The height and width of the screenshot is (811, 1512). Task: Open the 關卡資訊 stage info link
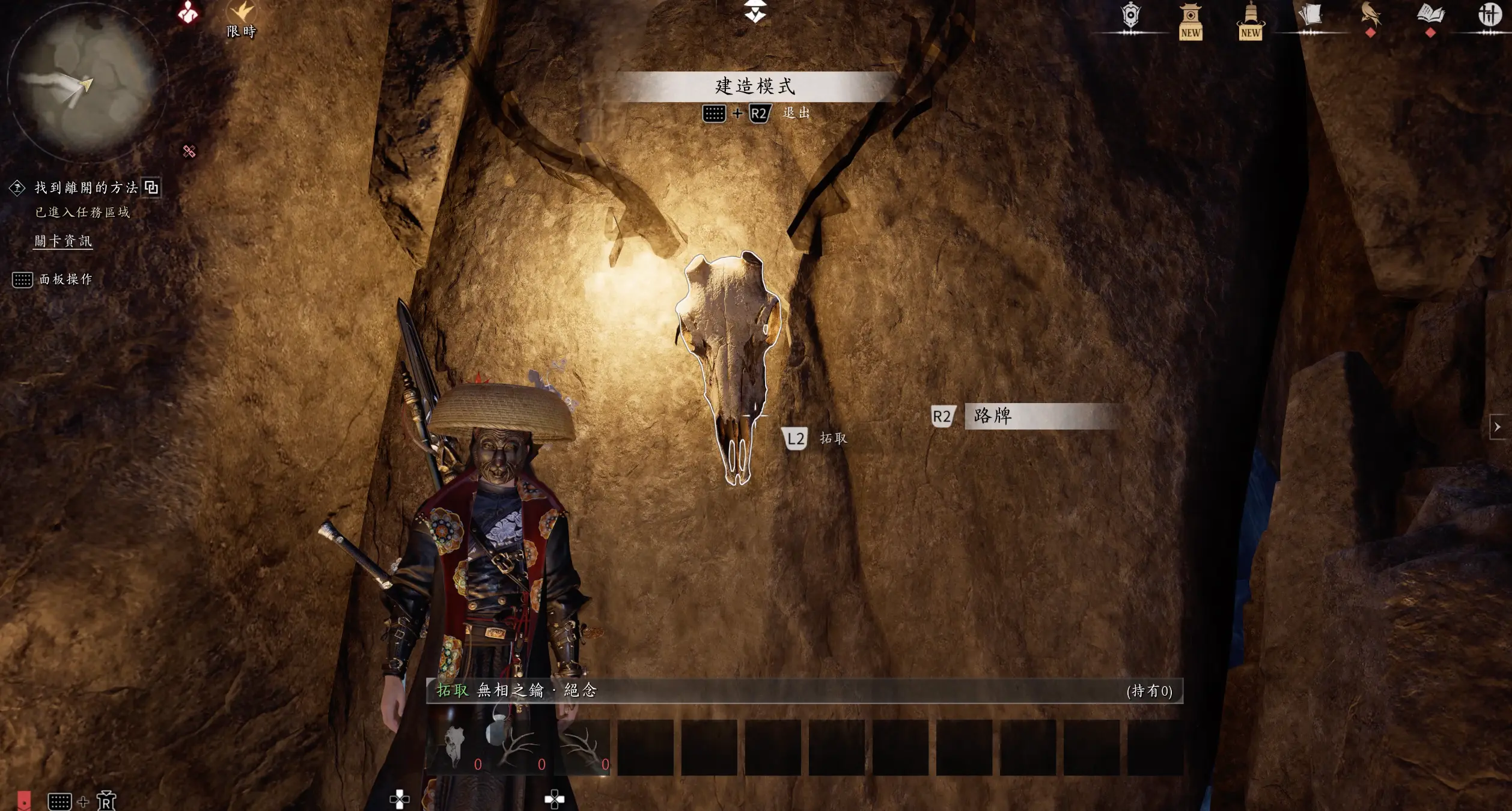coord(63,241)
